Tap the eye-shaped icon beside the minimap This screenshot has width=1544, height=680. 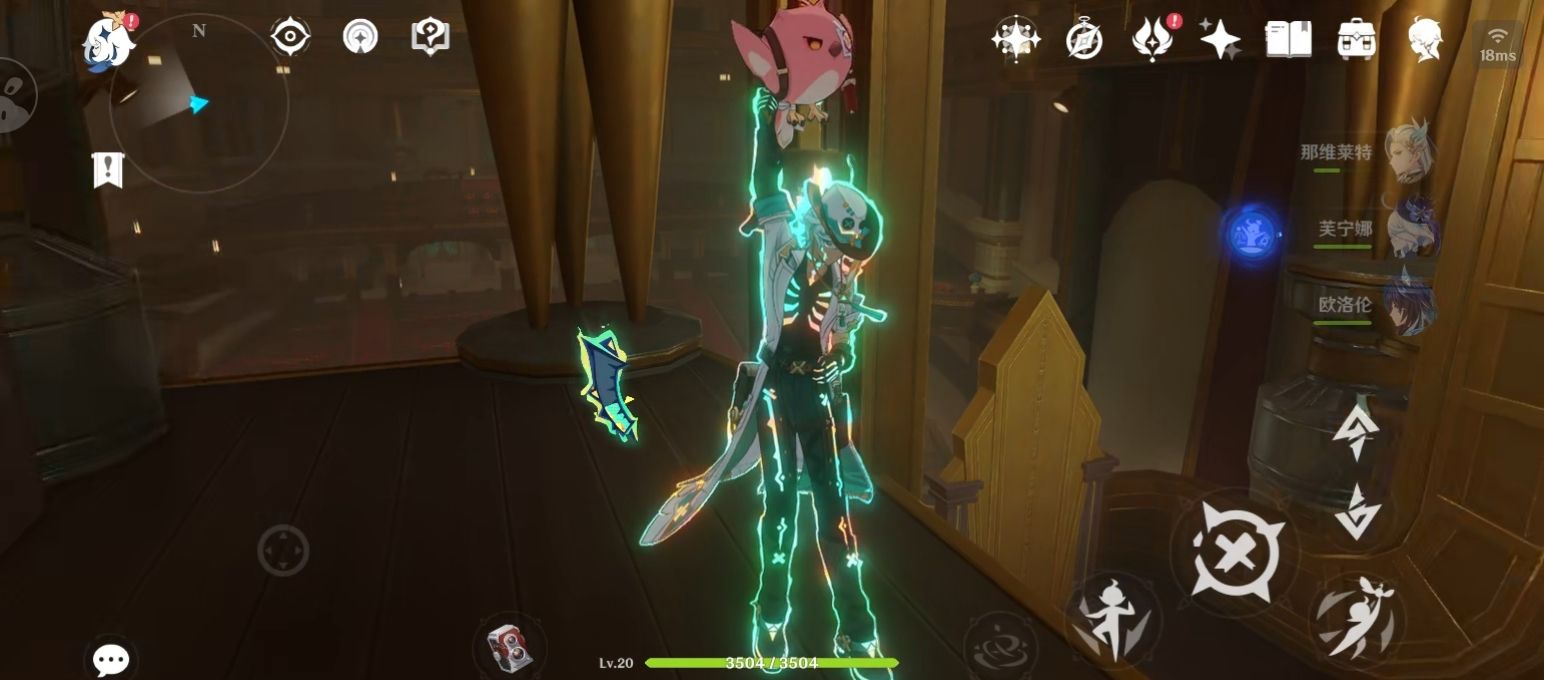(x=290, y=37)
